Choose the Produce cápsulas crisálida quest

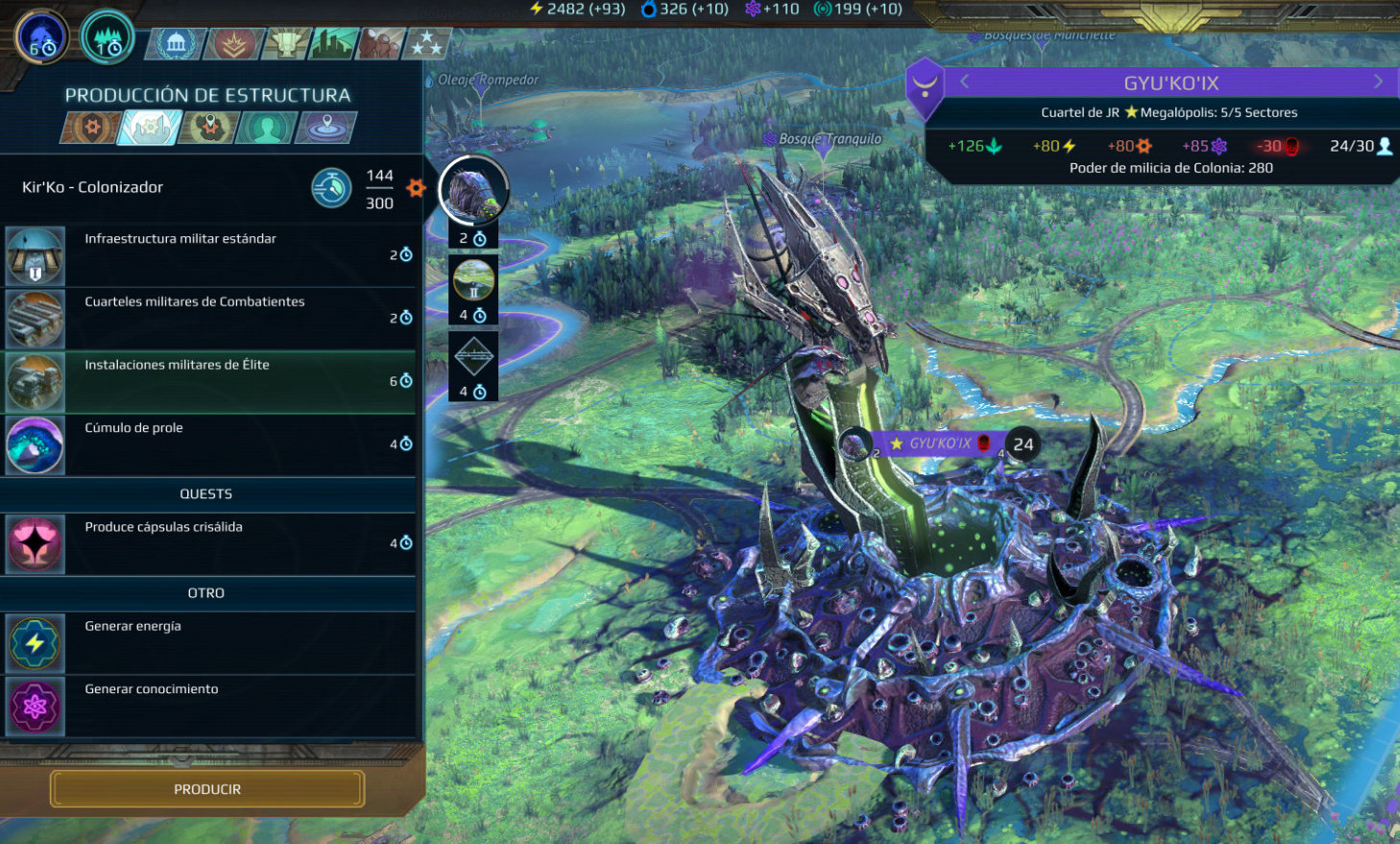tap(209, 544)
